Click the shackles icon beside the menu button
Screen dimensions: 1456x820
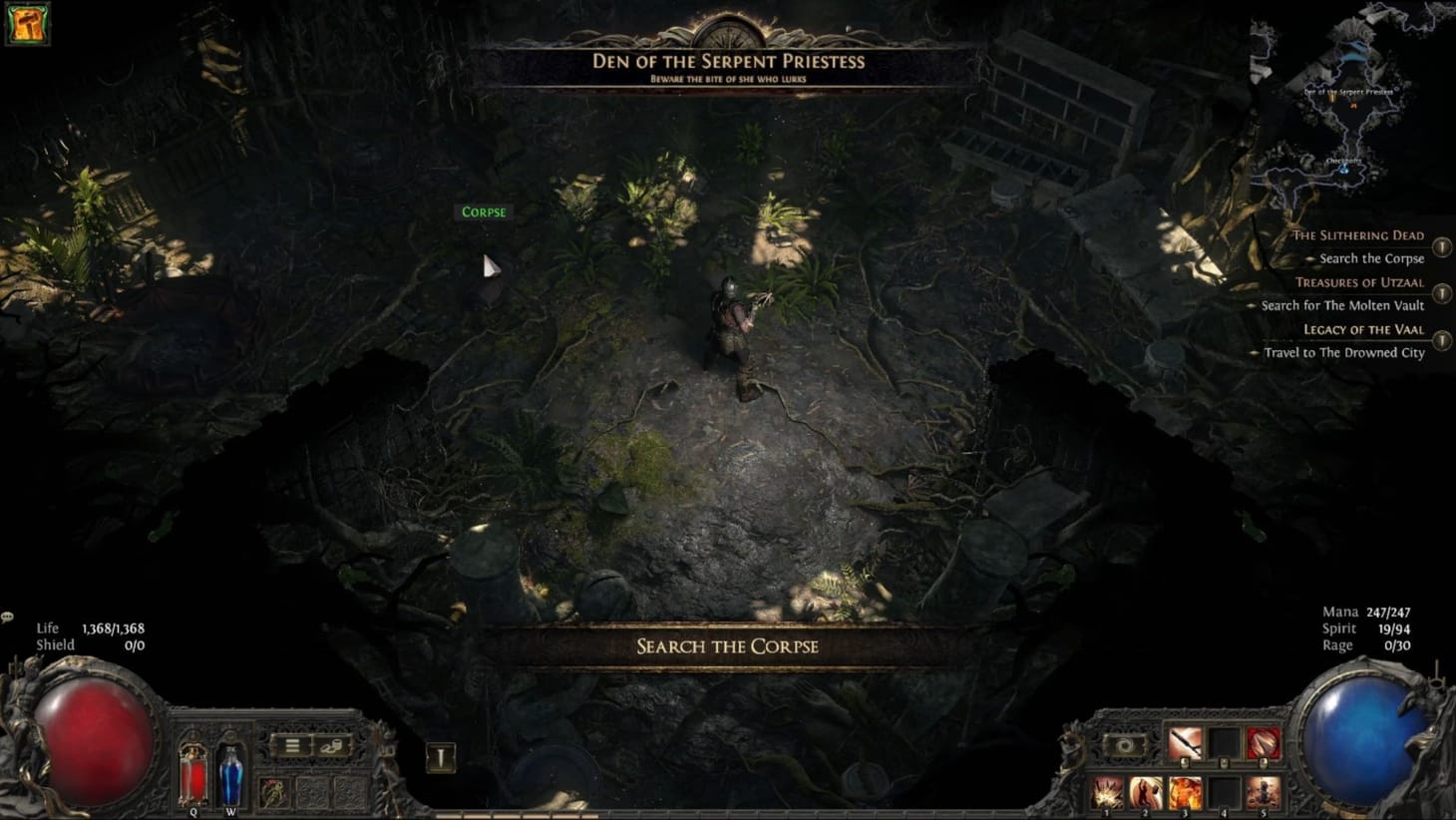pos(330,746)
